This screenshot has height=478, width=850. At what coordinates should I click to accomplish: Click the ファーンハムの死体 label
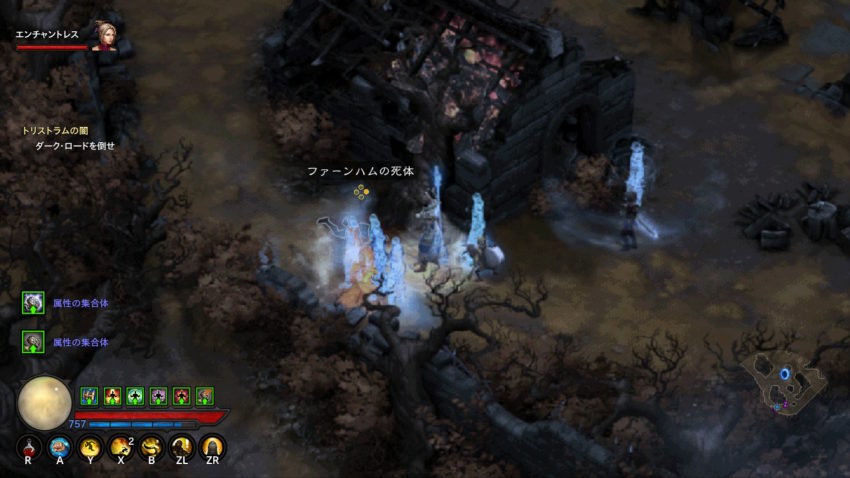[x=360, y=171]
